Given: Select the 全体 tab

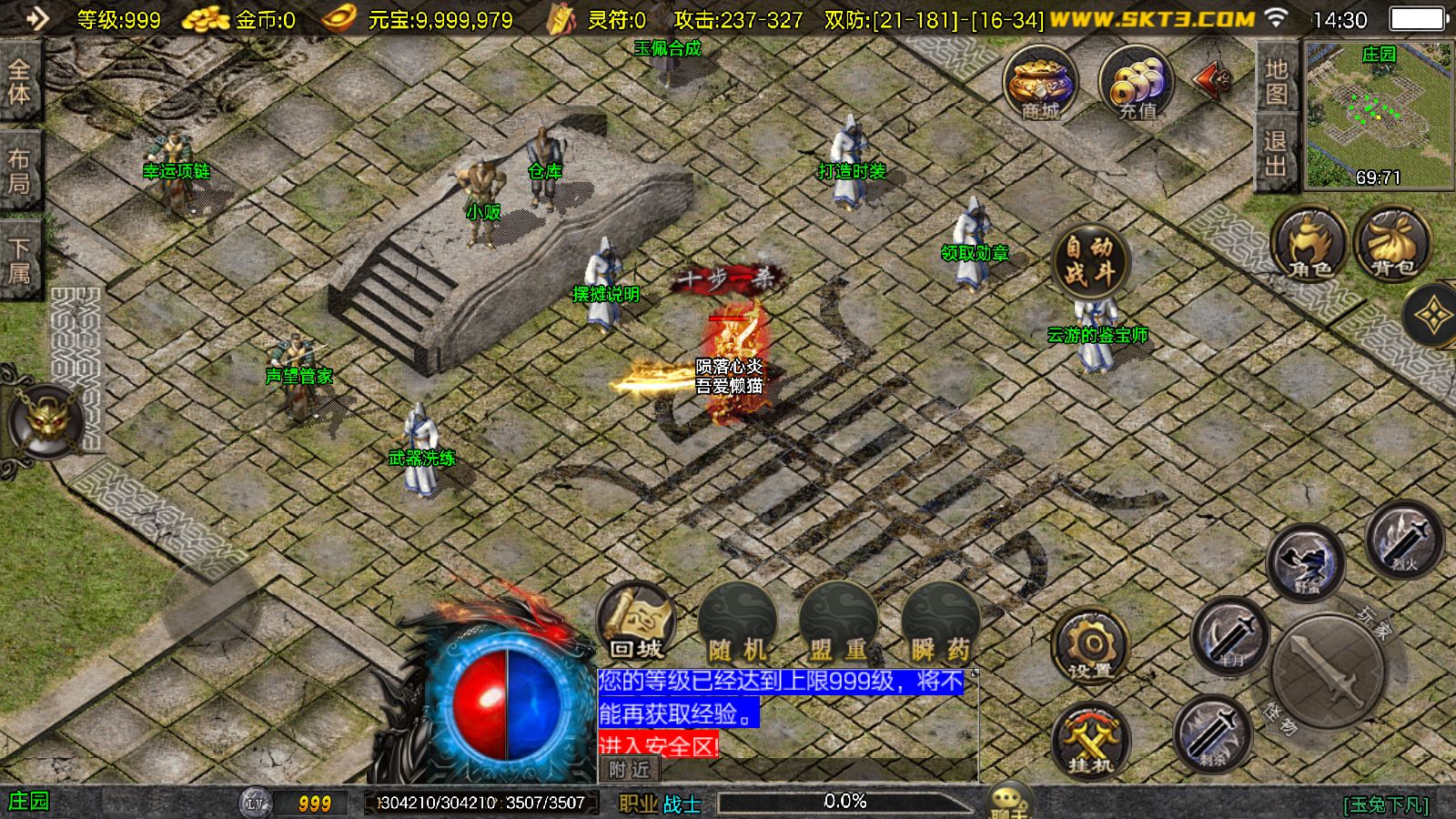Looking at the screenshot, I should pos(19,82).
